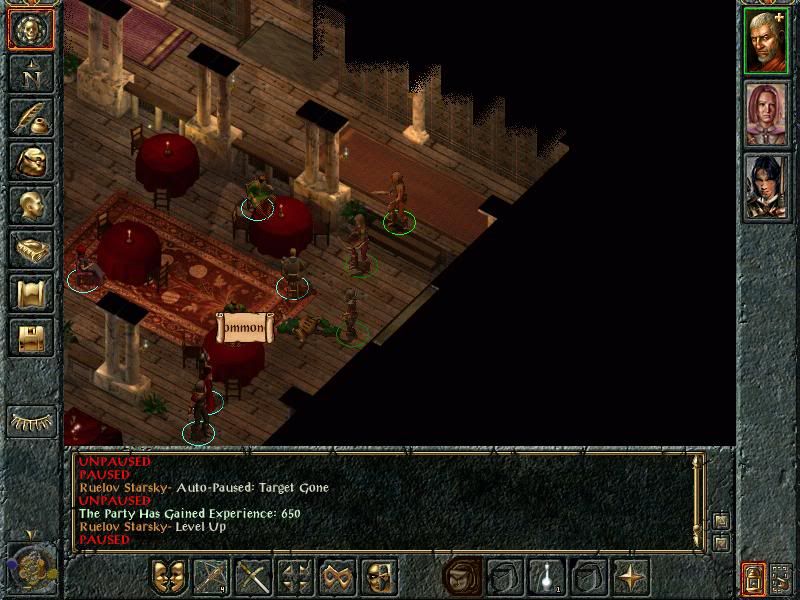Open the journal quill and inkwell icon
800x600 pixels.
point(31,116)
